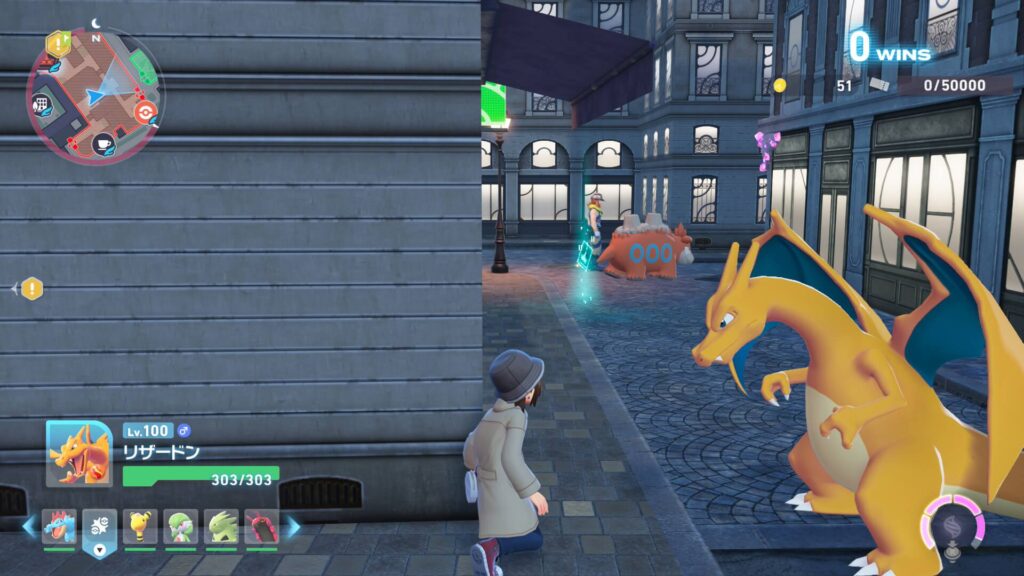
Task: Select the Charizard active portrait
Action: (x=79, y=453)
